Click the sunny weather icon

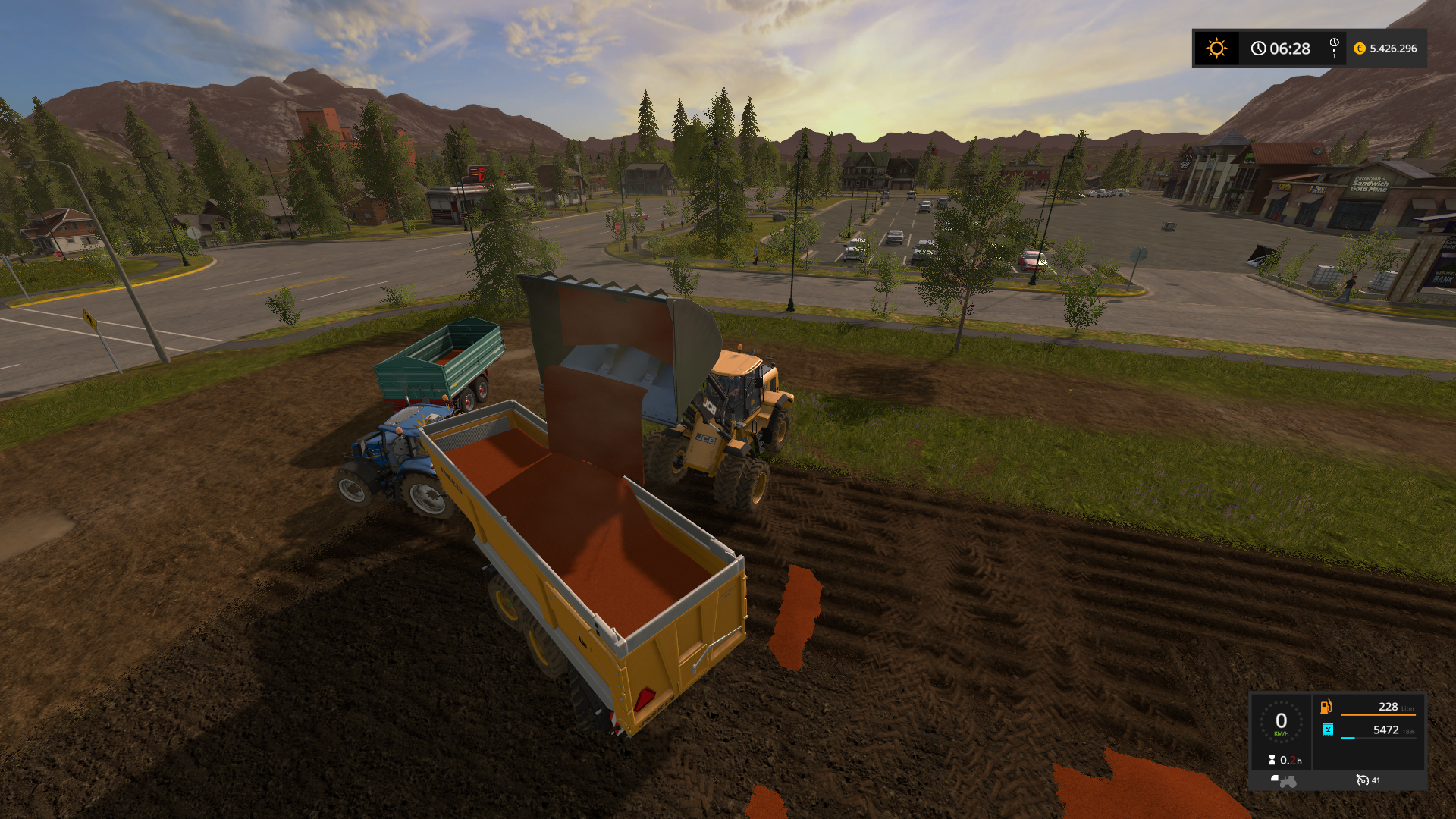pyautogui.click(x=1216, y=49)
